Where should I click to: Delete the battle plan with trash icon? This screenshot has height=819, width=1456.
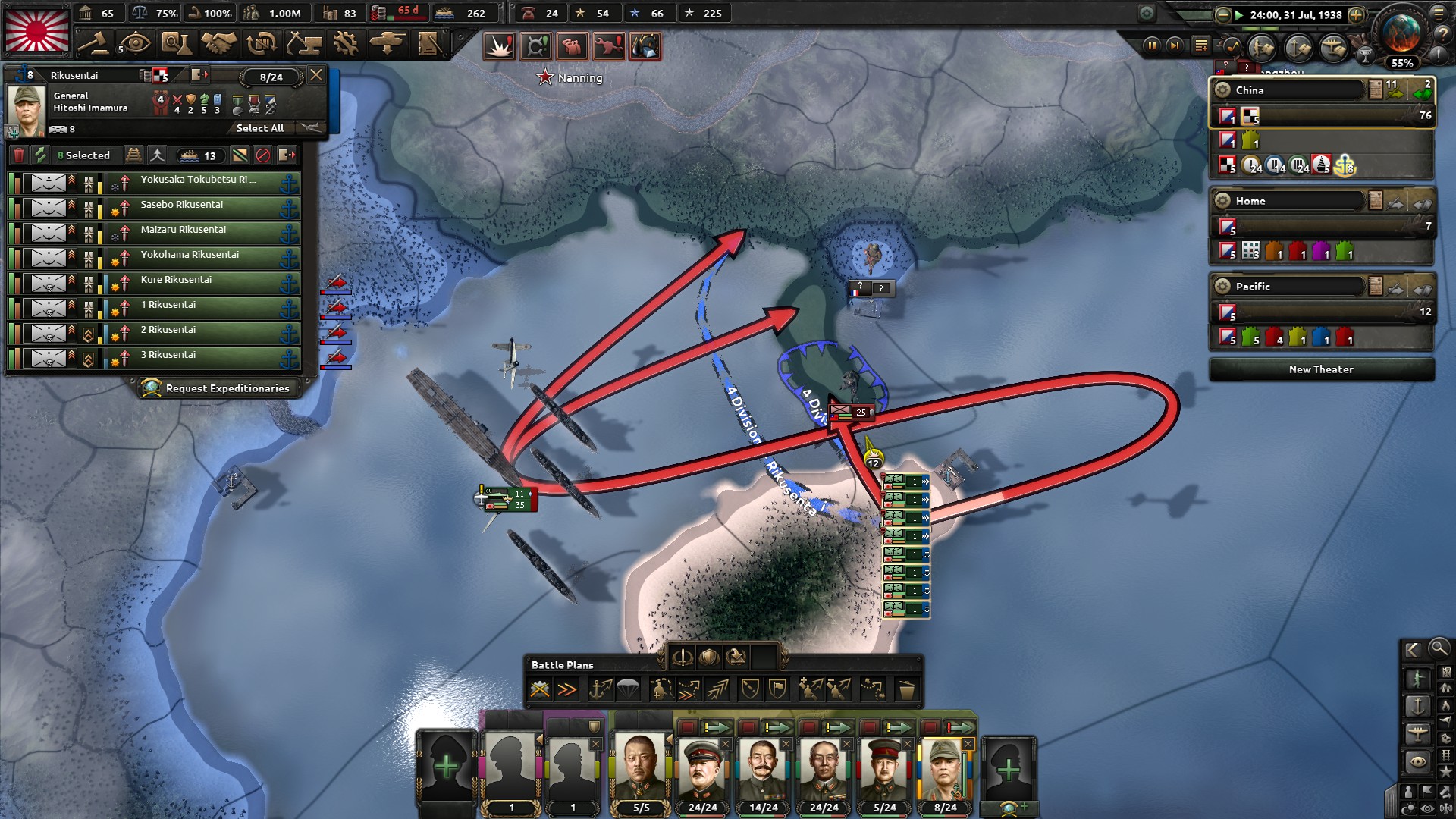point(905,690)
